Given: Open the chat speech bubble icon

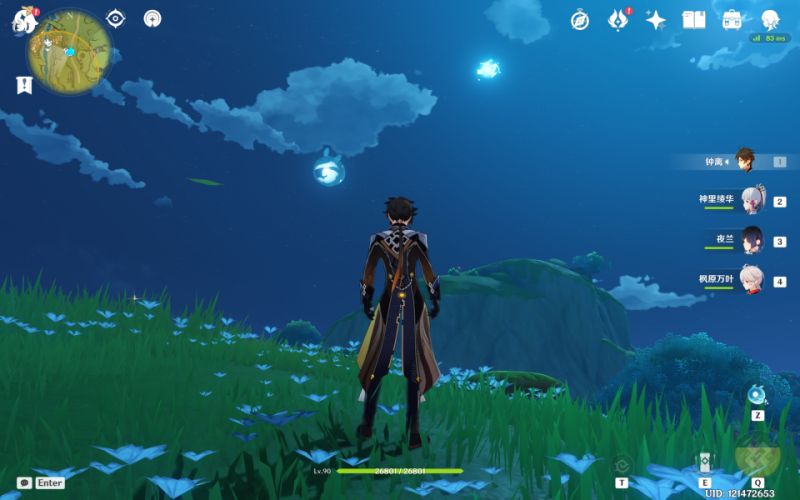Looking at the screenshot, I should pos(24,482).
